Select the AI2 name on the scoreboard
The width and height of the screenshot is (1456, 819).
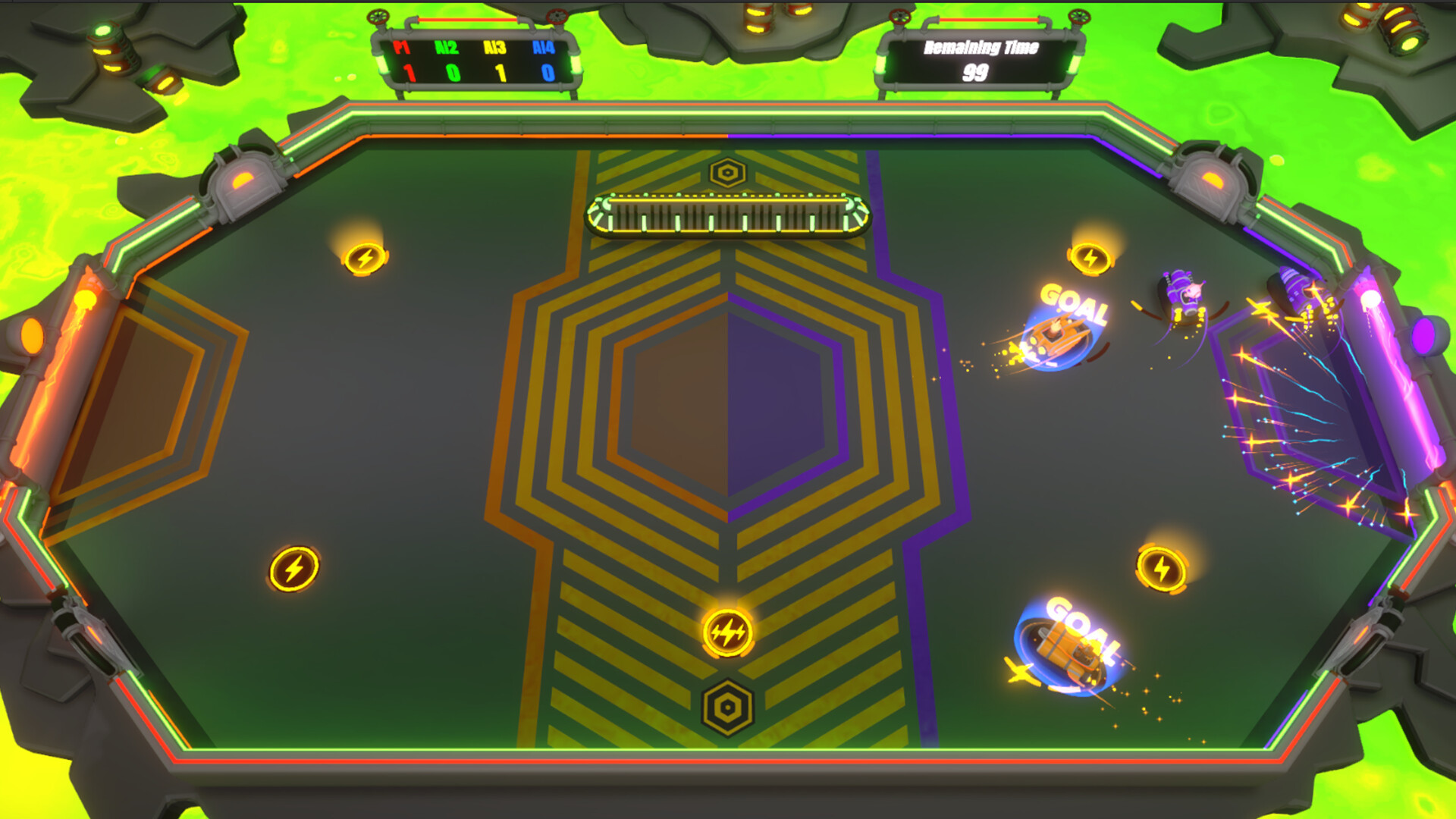(x=446, y=47)
